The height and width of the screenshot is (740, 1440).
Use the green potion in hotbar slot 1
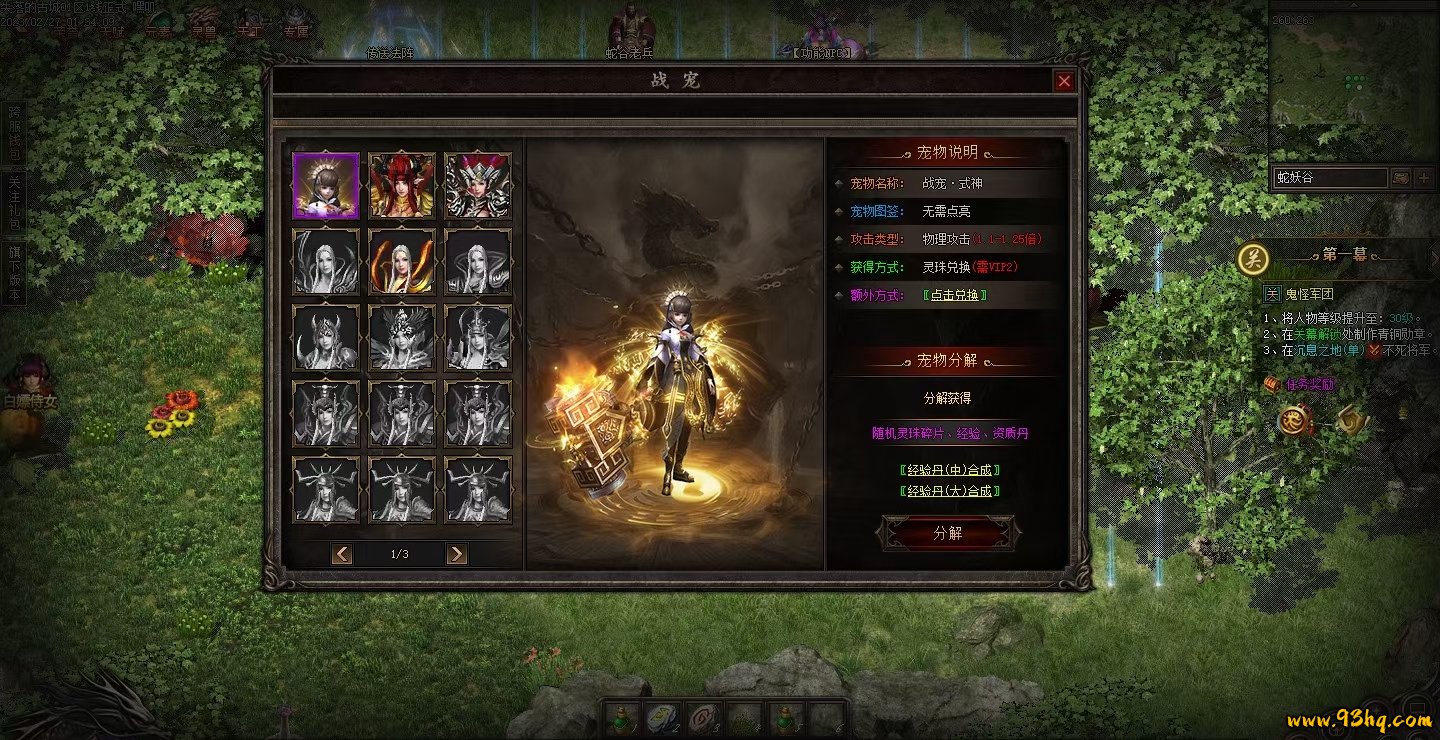click(624, 717)
